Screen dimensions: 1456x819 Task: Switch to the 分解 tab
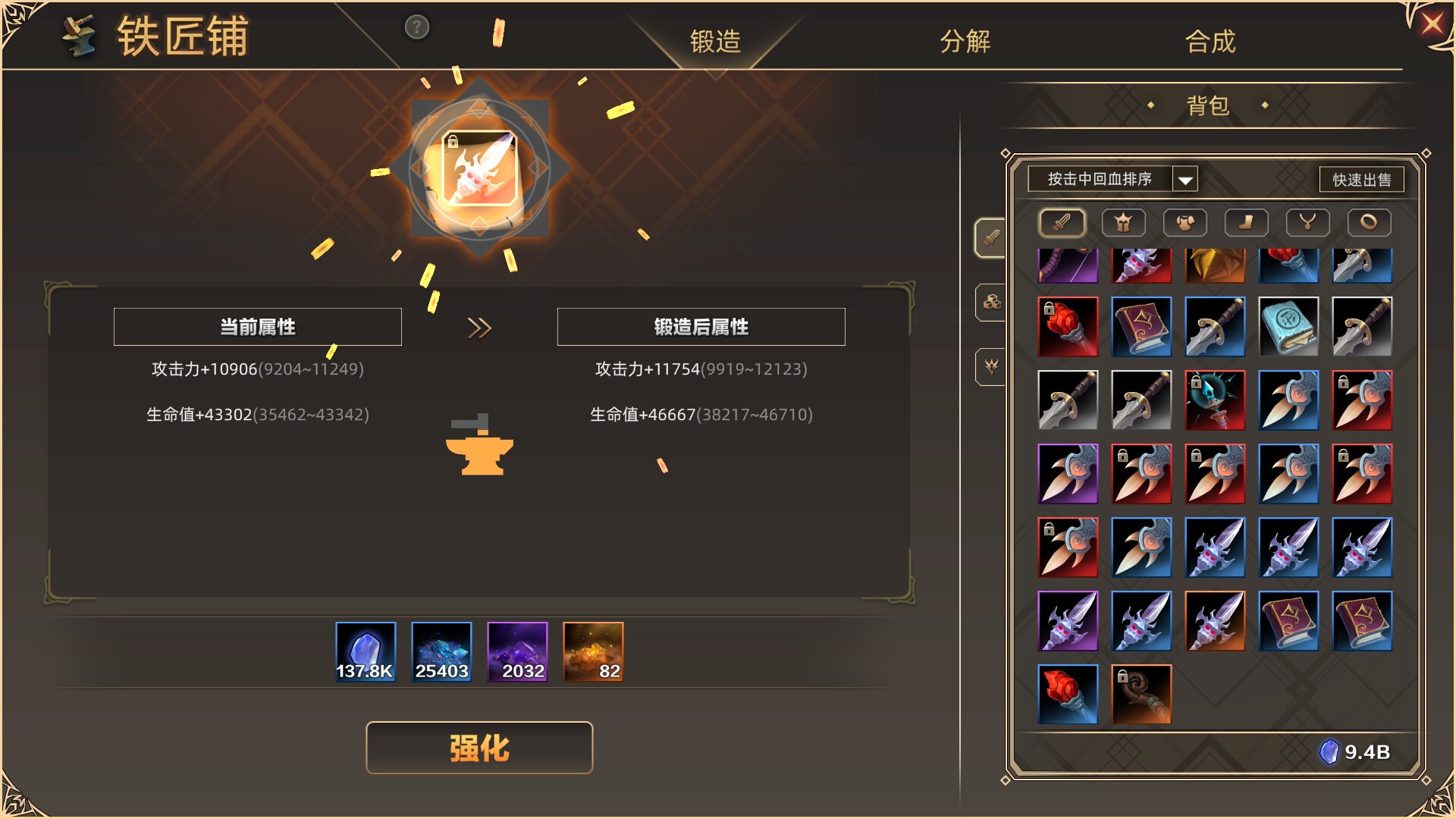point(965,43)
